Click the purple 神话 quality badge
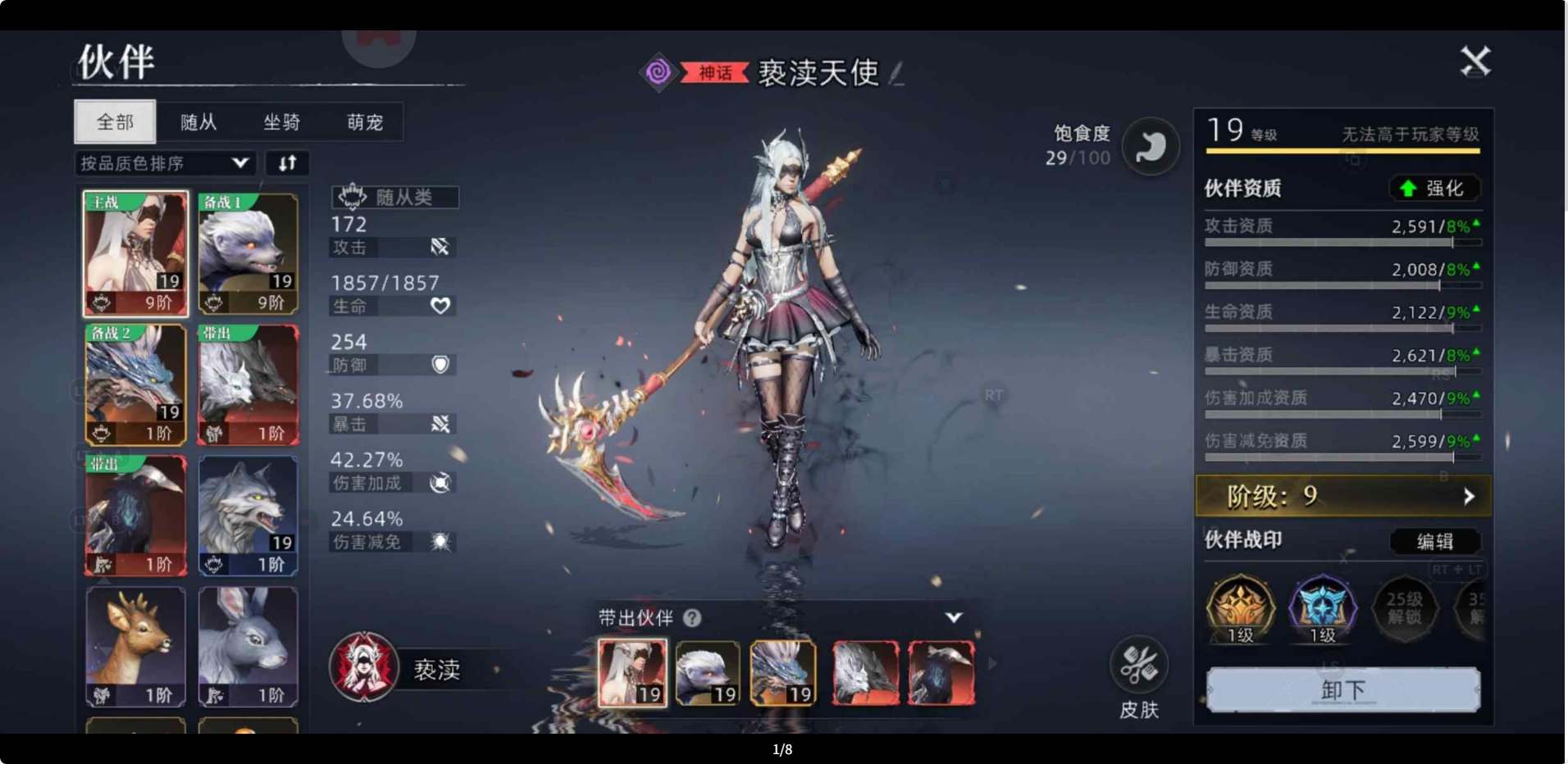1568x764 pixels. pos(660,73)
